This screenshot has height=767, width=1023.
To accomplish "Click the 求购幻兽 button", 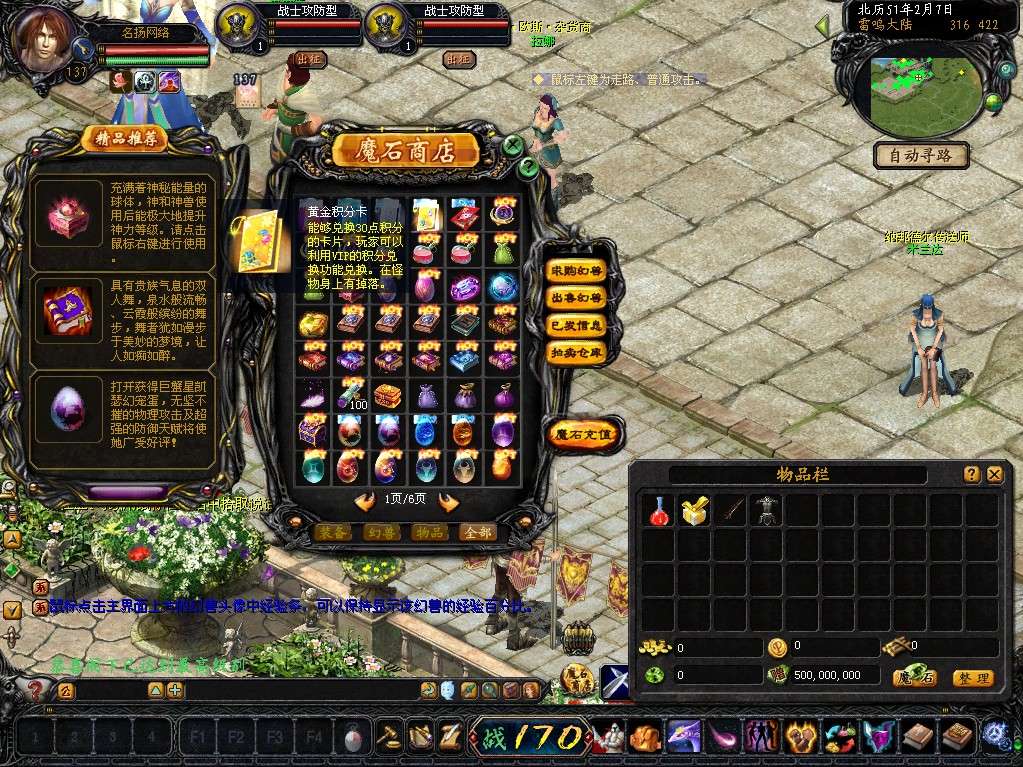I will point(577,271).
